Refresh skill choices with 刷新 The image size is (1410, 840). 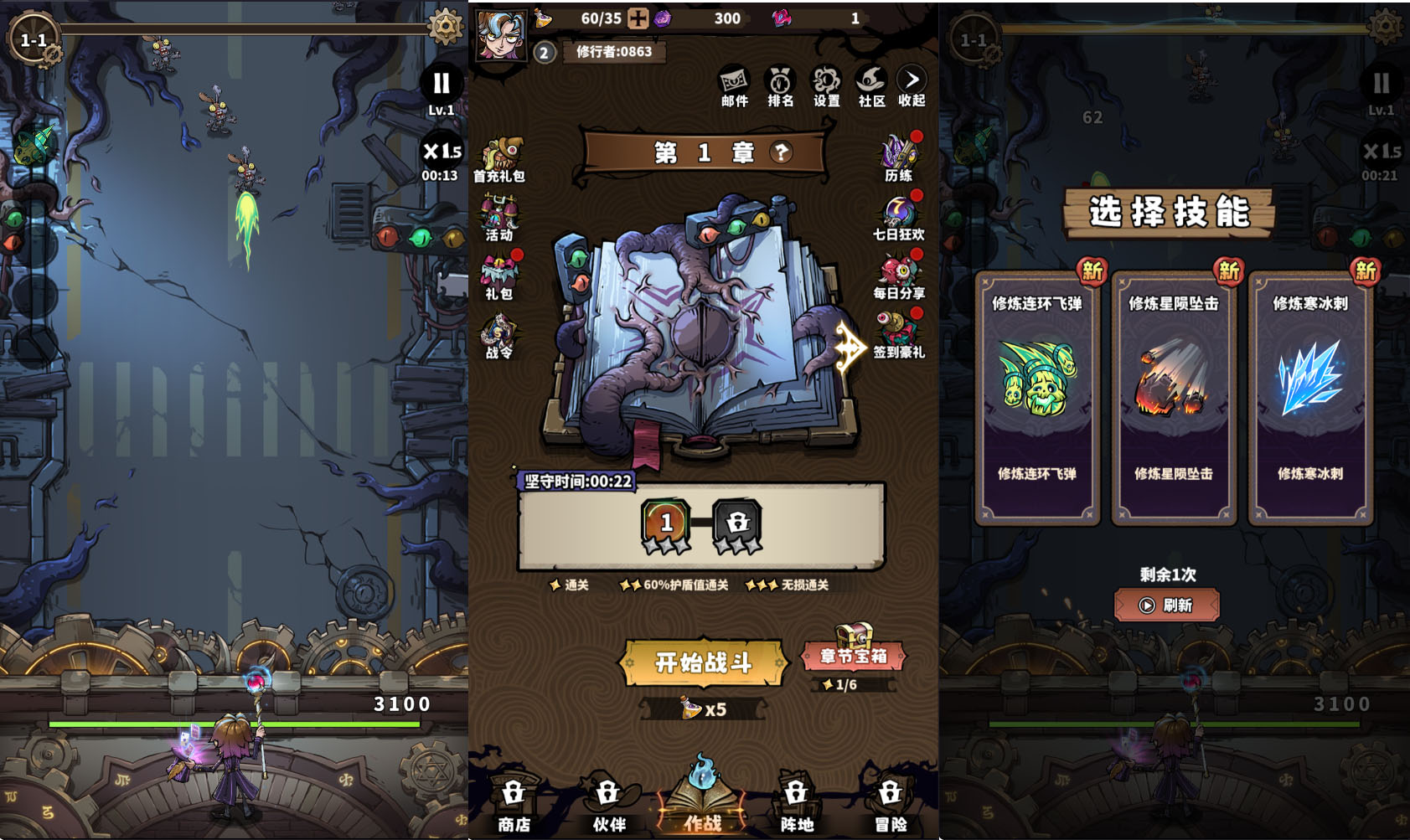(1166, 605)
